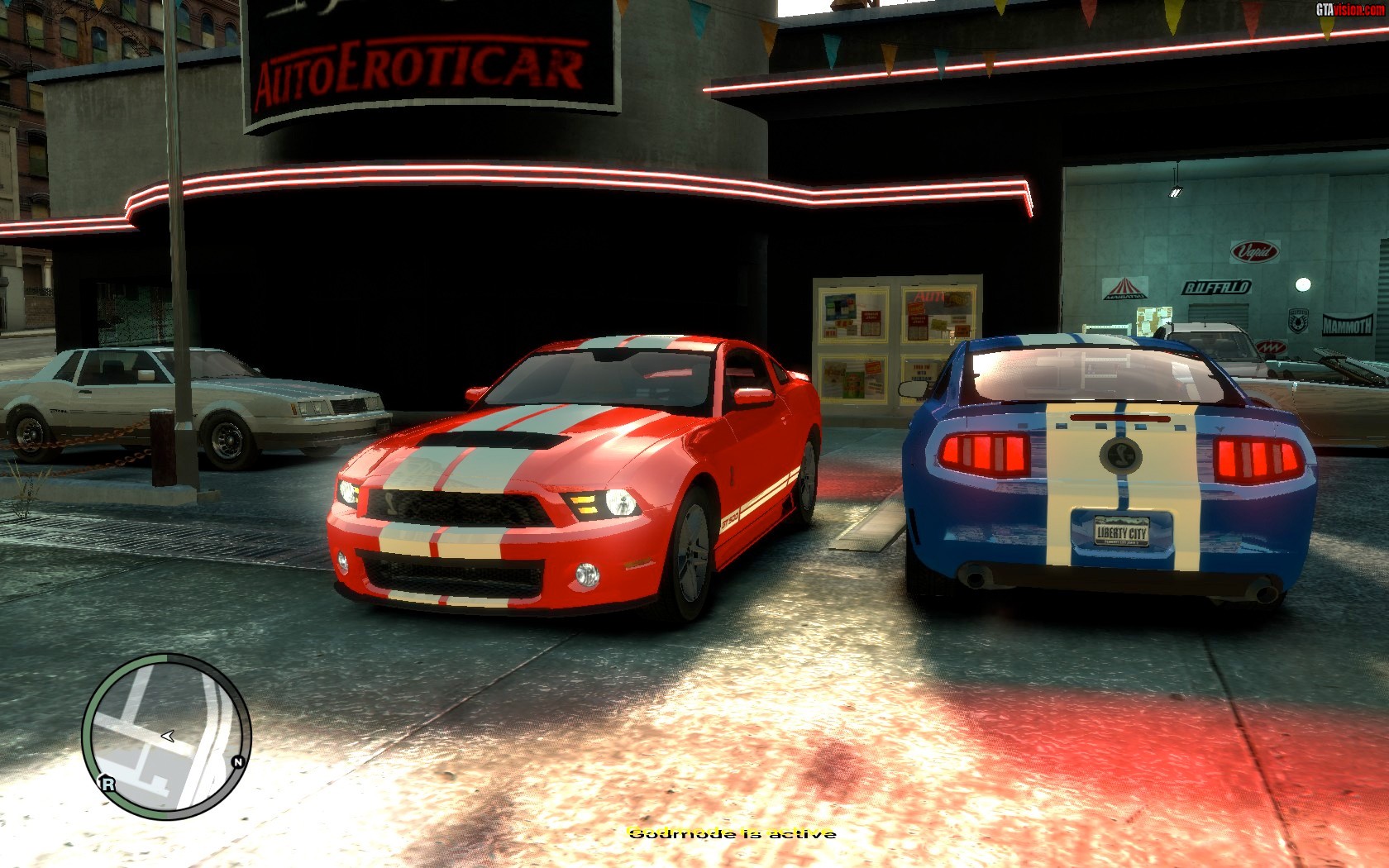Open the GTAvision.com watermark link
Screen dimensions: 1389x868
[1350, 9]
